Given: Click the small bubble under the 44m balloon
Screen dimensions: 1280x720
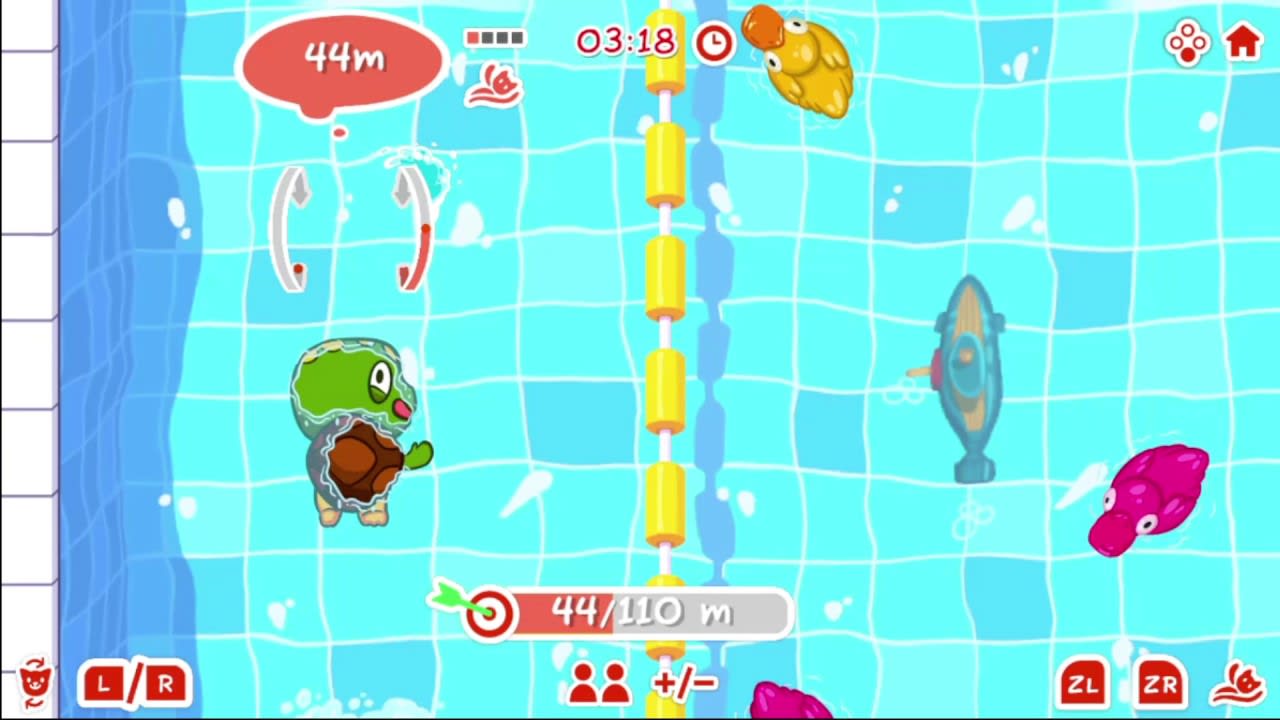Looking at the screenshot, I should pyautogui.click(x=340, y=132).
